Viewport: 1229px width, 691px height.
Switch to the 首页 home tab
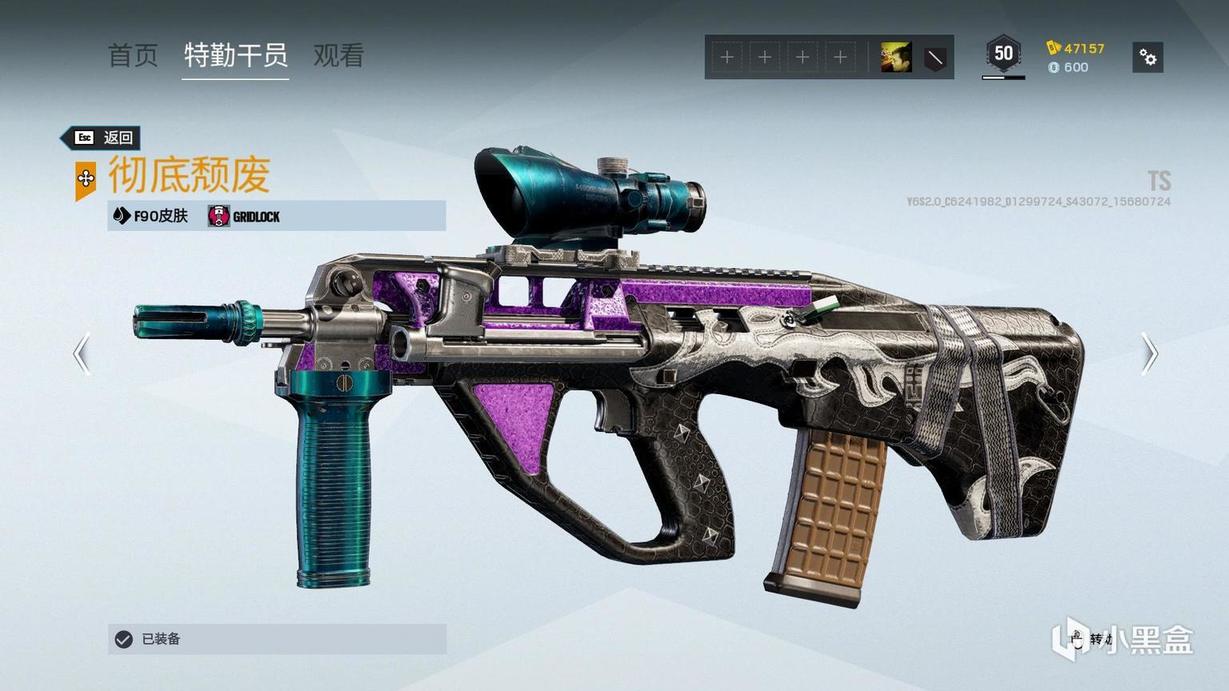click(x=133, y=56)
